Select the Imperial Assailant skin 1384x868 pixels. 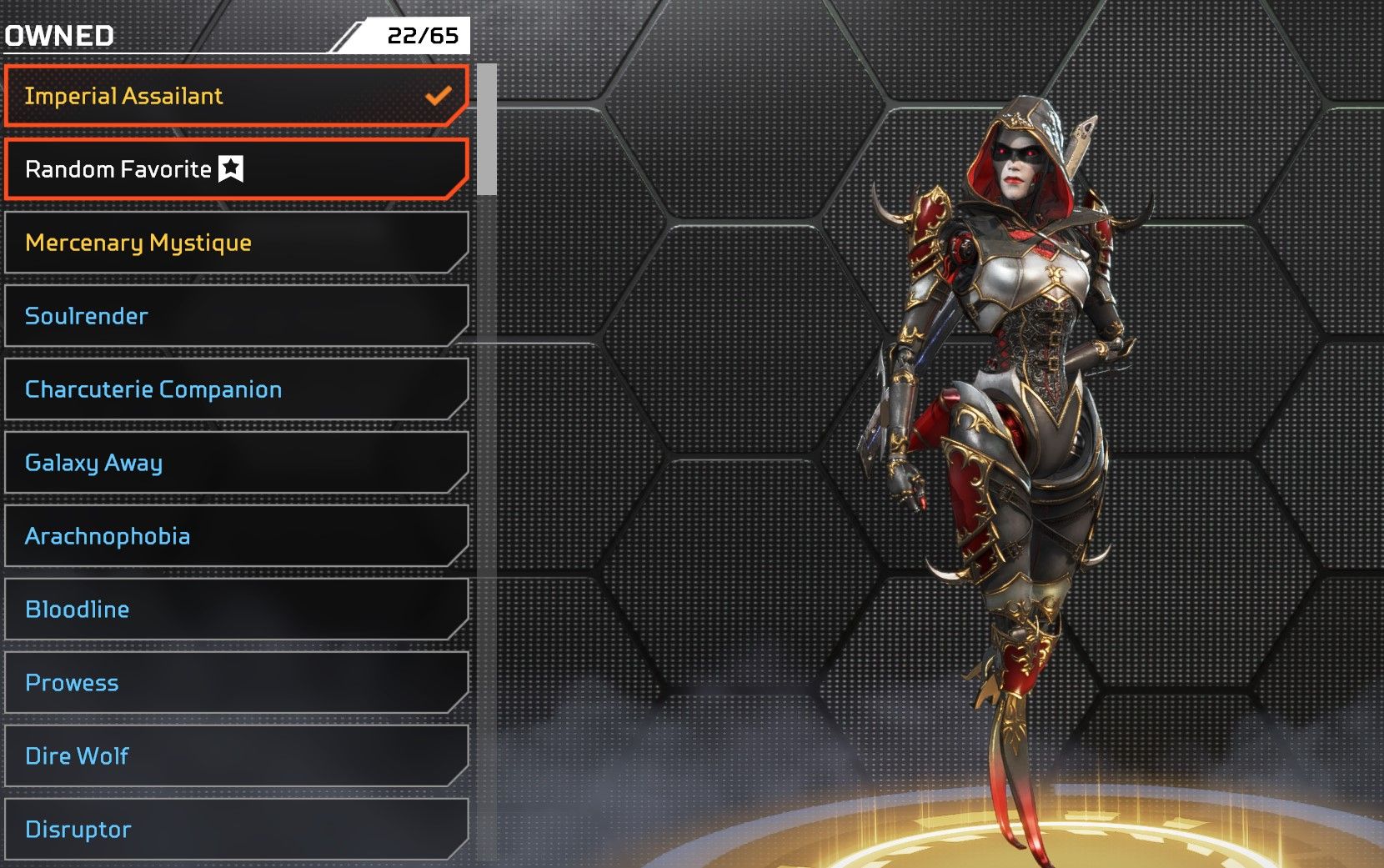(236, 96)
